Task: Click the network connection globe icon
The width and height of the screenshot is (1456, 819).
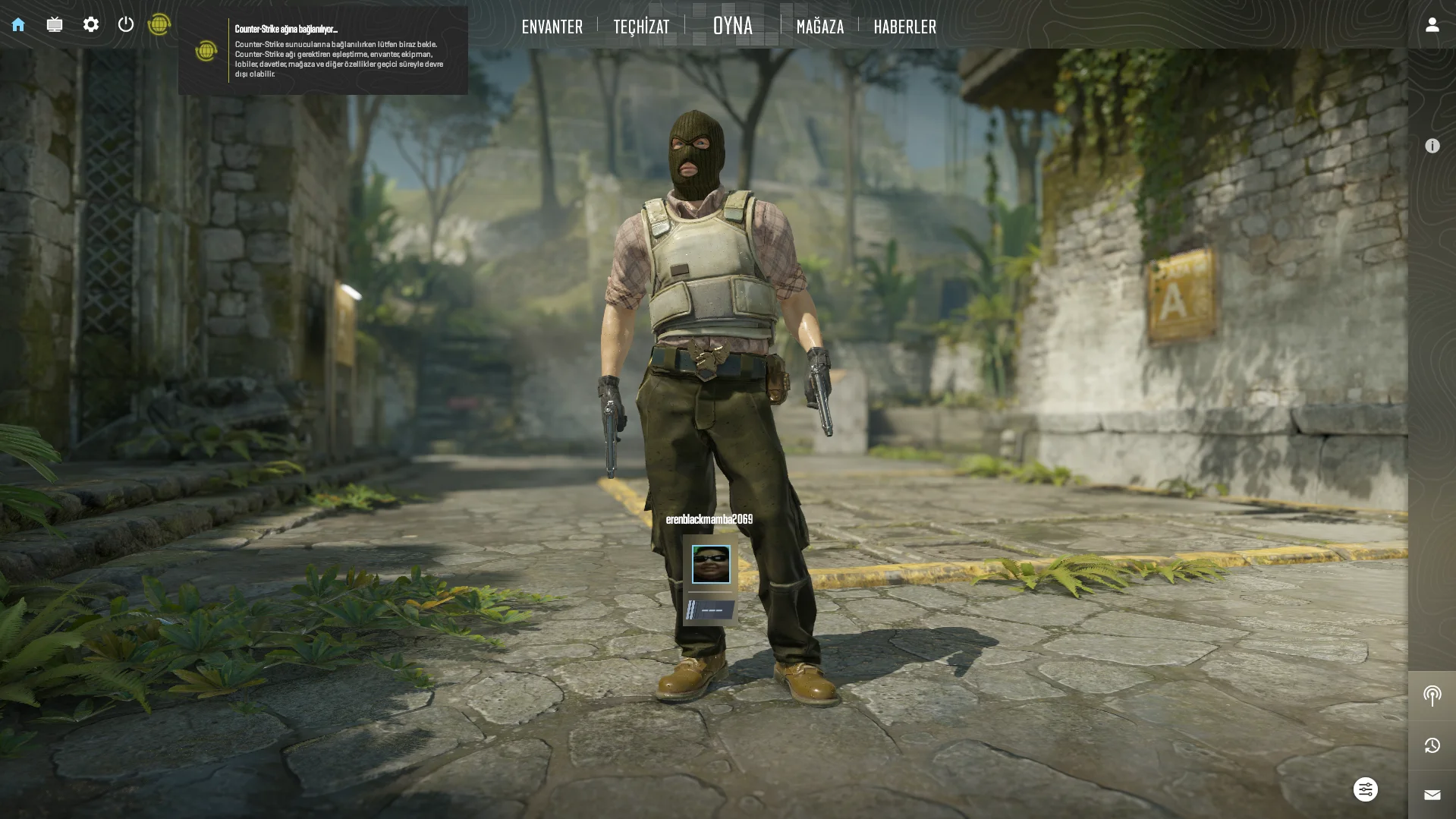Action: (x=159, y=25)
